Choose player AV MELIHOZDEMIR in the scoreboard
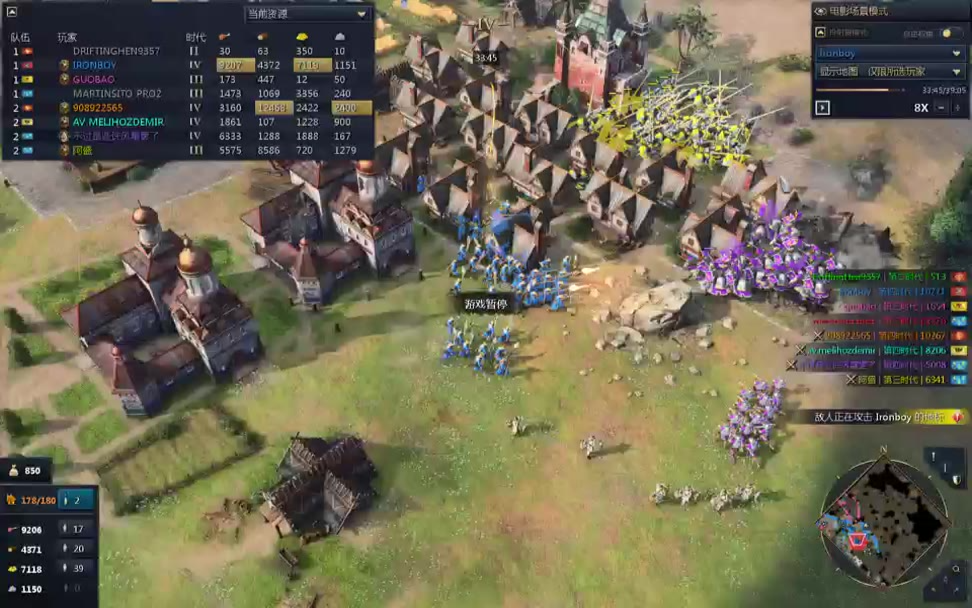The image size is (972, 608). coord(117,122)
